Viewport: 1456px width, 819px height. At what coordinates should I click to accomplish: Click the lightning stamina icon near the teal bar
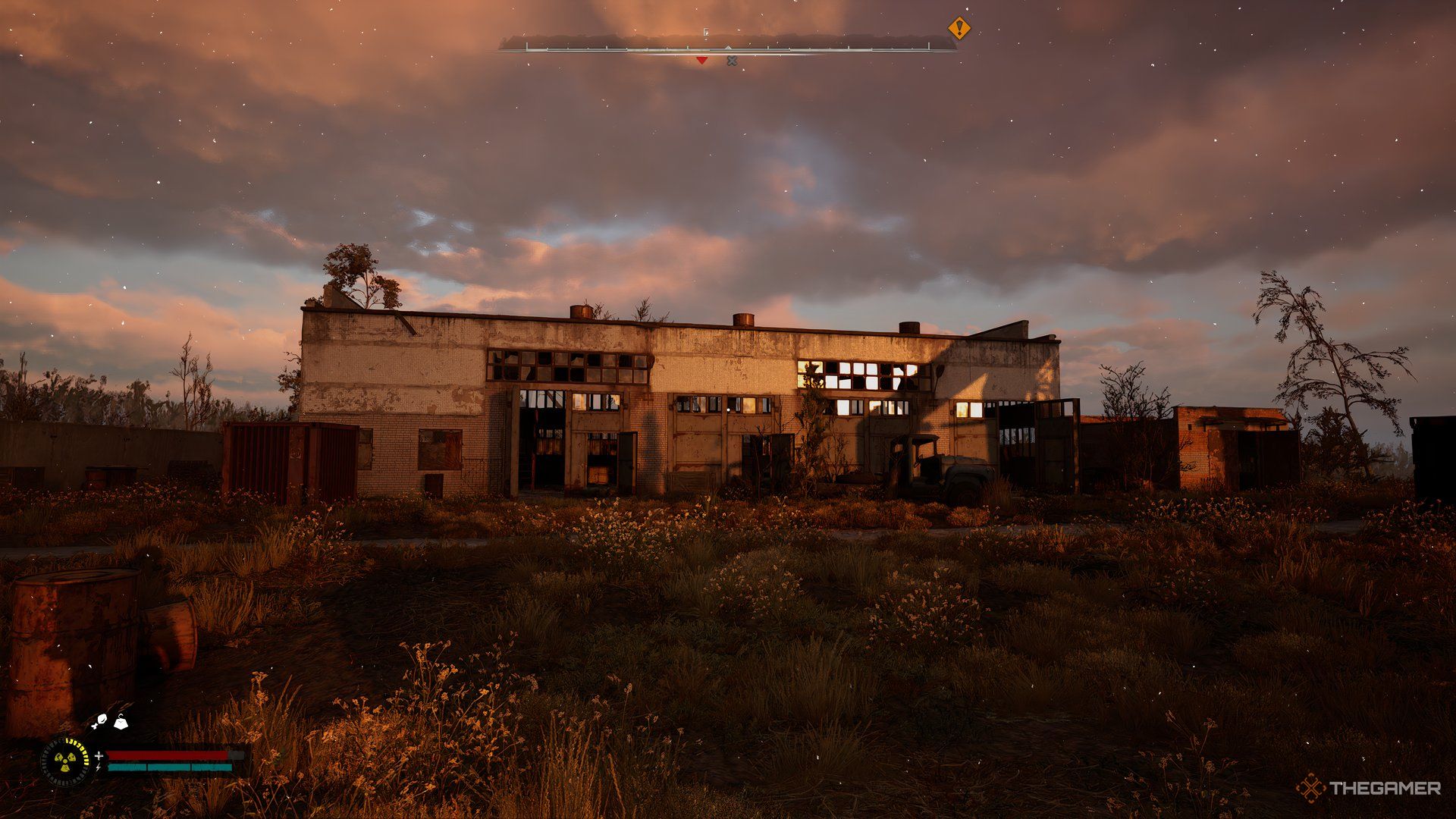pos(99,767)
